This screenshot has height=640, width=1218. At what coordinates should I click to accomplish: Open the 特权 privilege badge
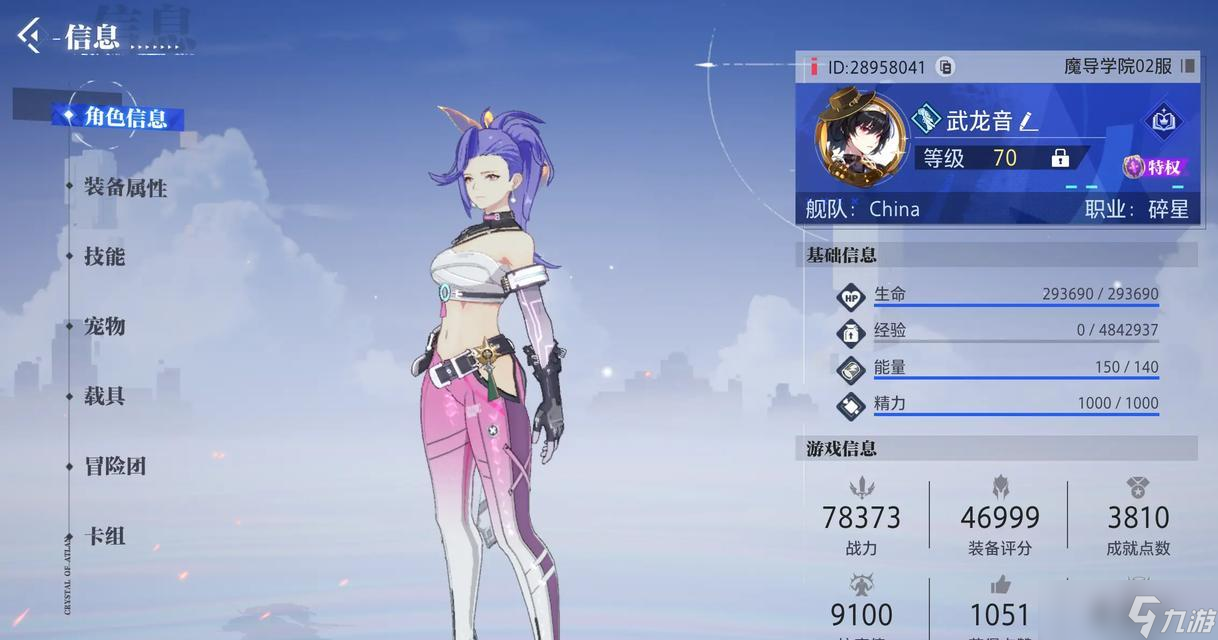(1153, 167)
